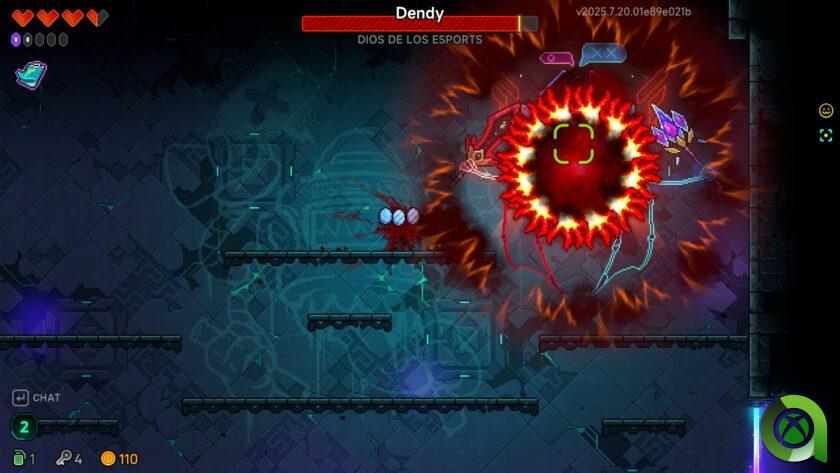Select the teal active item icon
The width and height of the screenshot is (840, 473).
click(30, 74)
